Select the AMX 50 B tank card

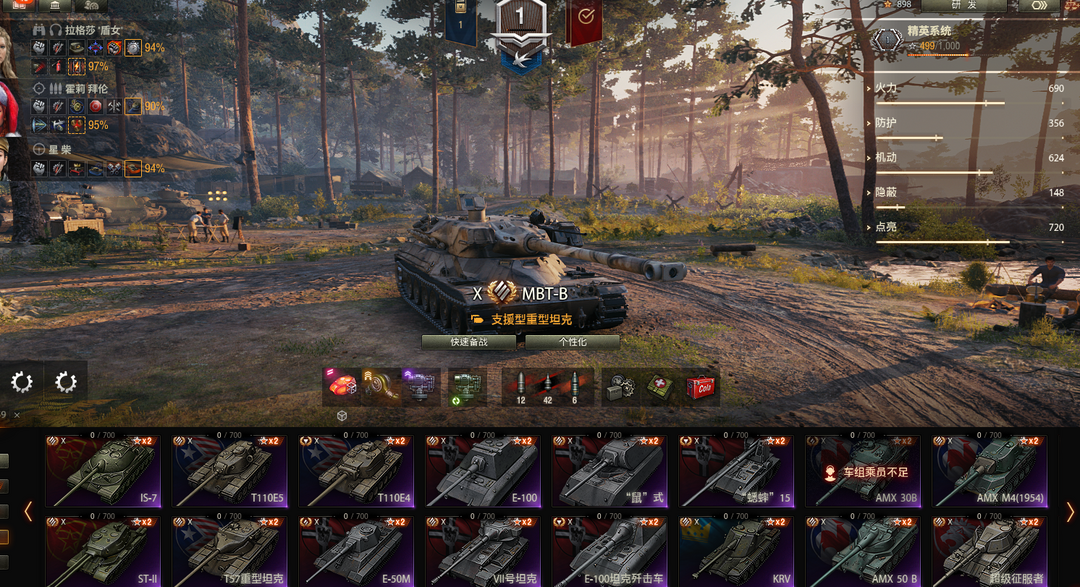coord(864,551)
